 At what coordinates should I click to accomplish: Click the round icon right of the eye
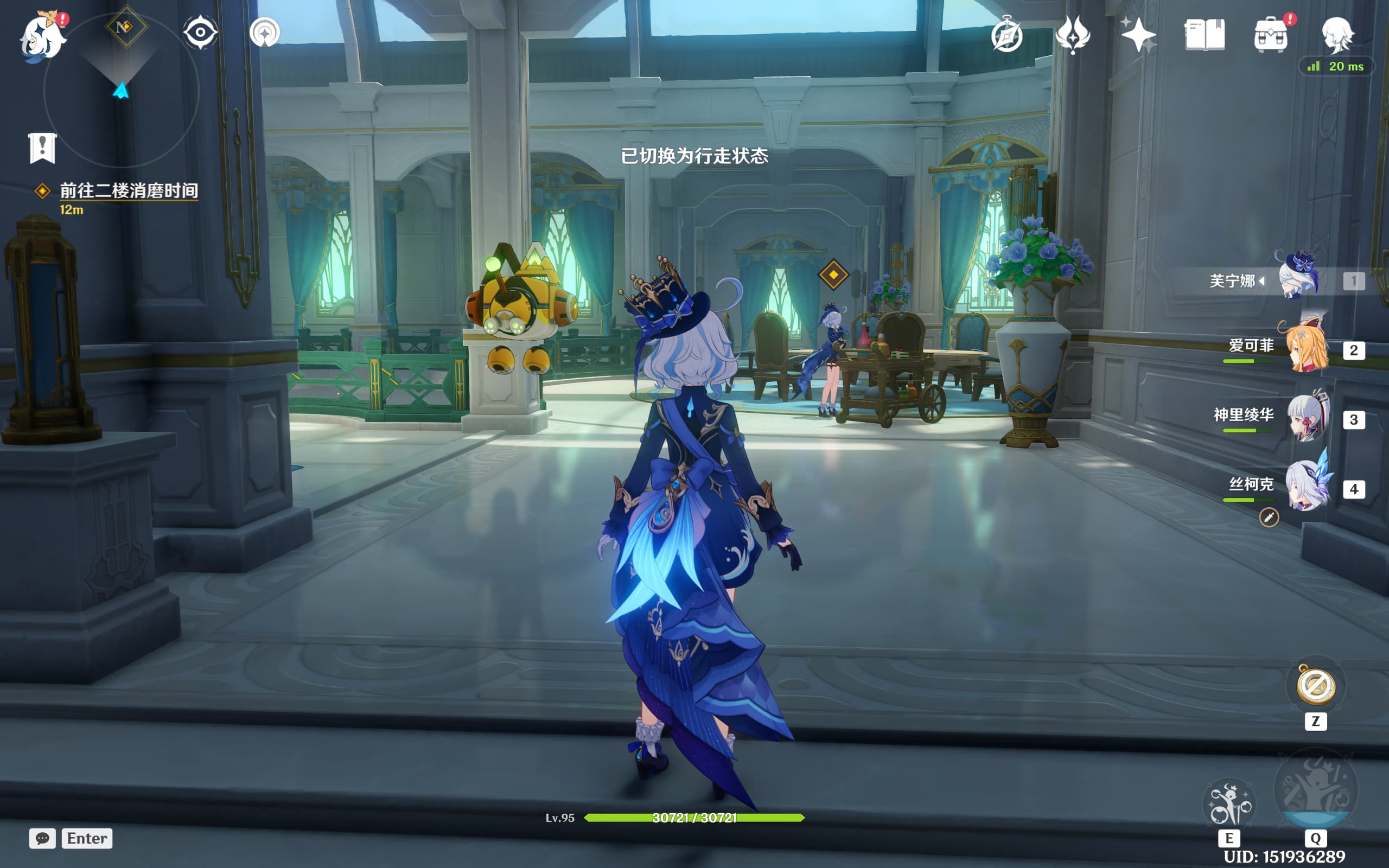(265, 32)
